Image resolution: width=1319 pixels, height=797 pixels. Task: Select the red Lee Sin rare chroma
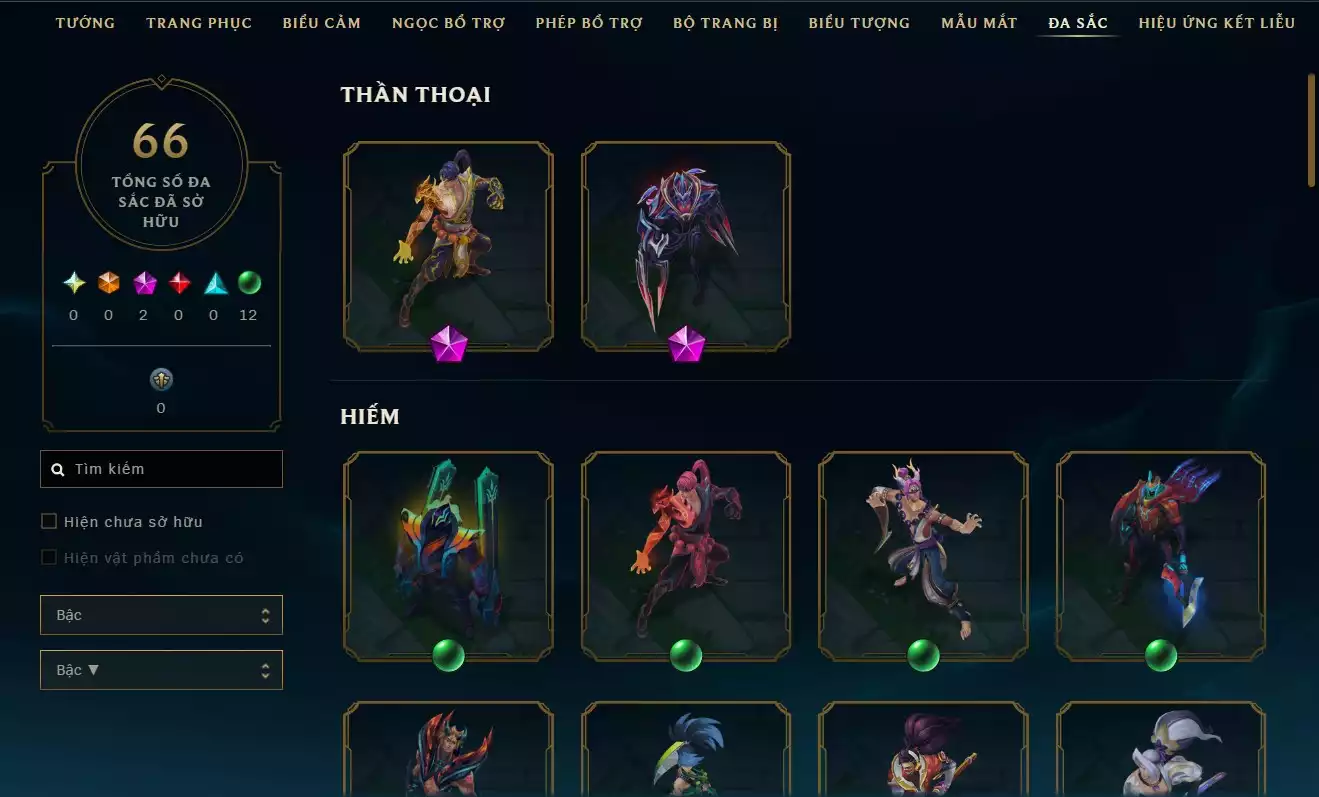686,556
